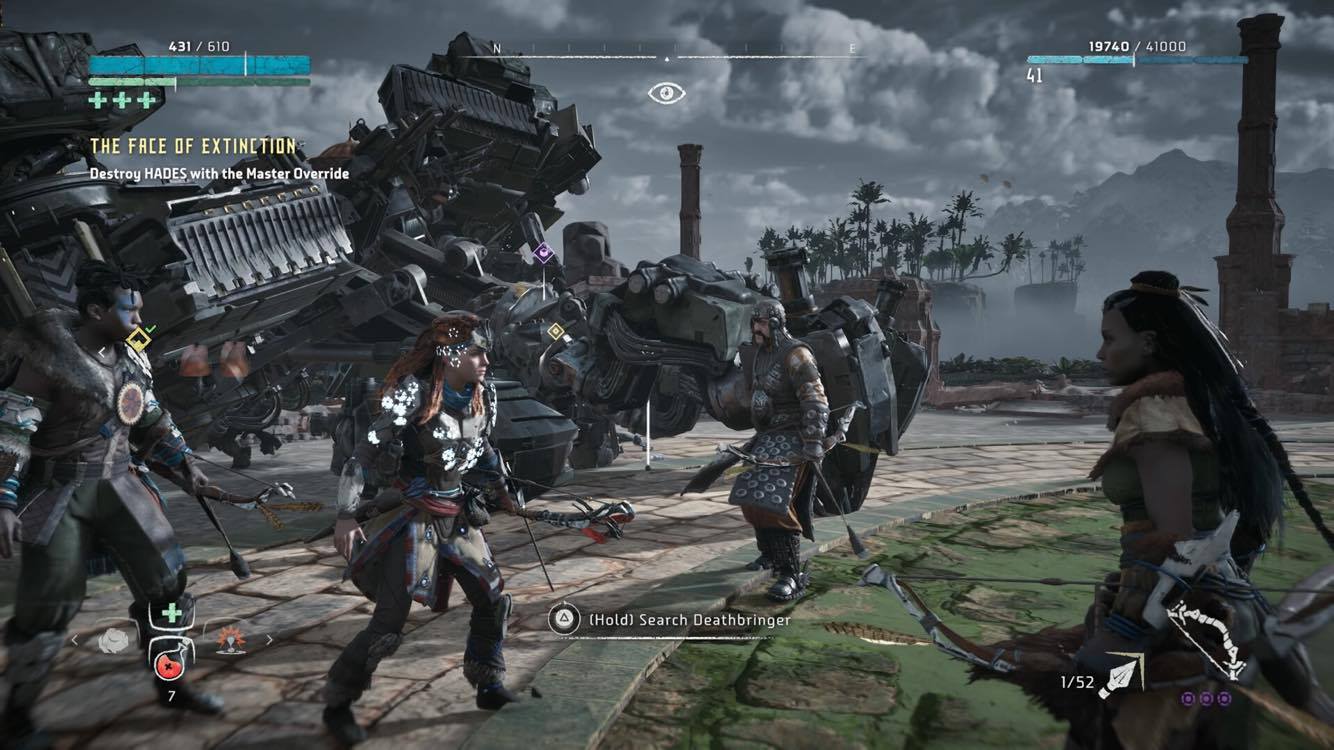Select the explosive trap quick tool

click(229, 640)
